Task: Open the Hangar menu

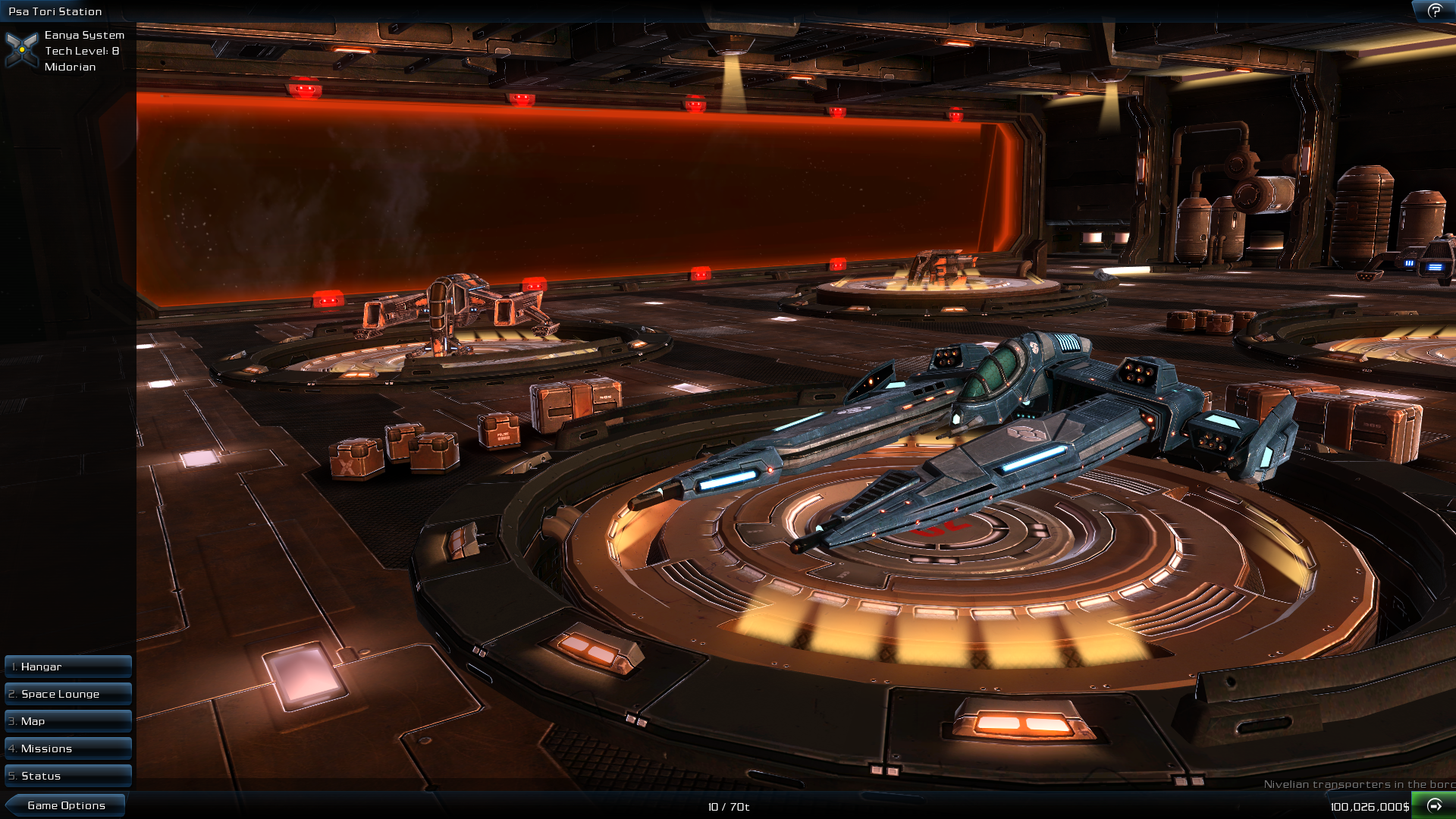Action: tap(67, 666)
